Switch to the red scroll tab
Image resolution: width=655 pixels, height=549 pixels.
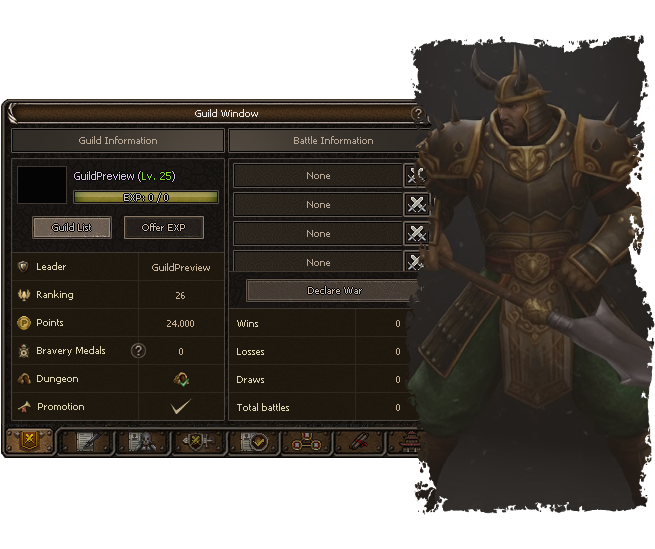(x=361, y=441)
